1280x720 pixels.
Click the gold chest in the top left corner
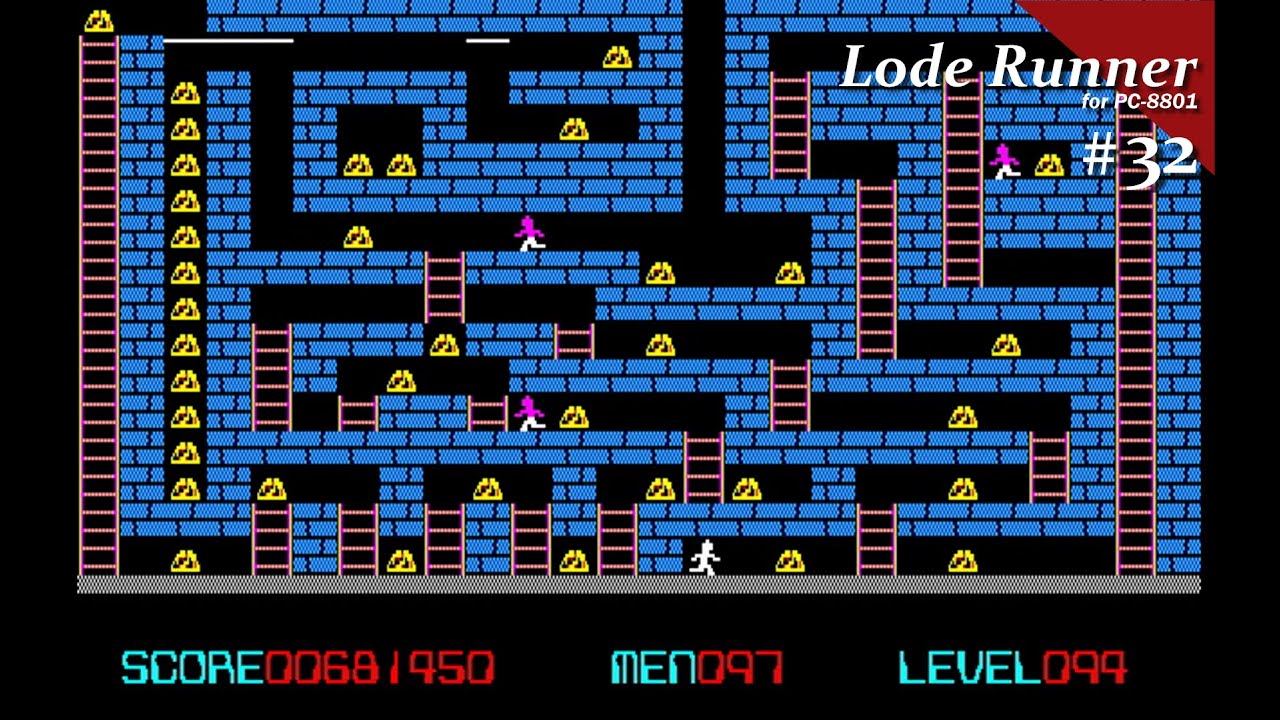pyautogui.click(x=98, y=19)
